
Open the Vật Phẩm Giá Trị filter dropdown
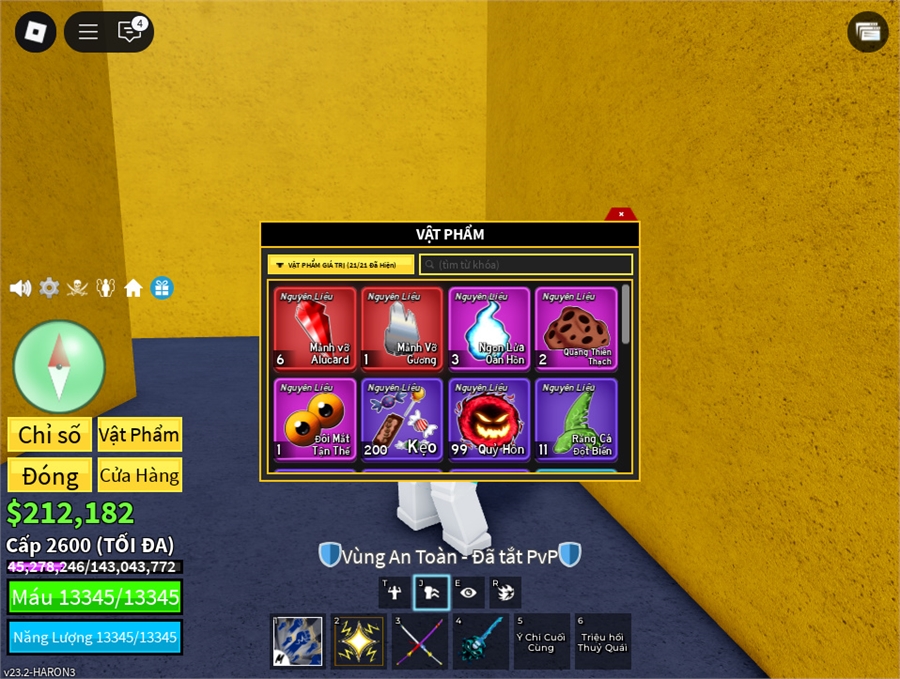click(x=340, y=265)
